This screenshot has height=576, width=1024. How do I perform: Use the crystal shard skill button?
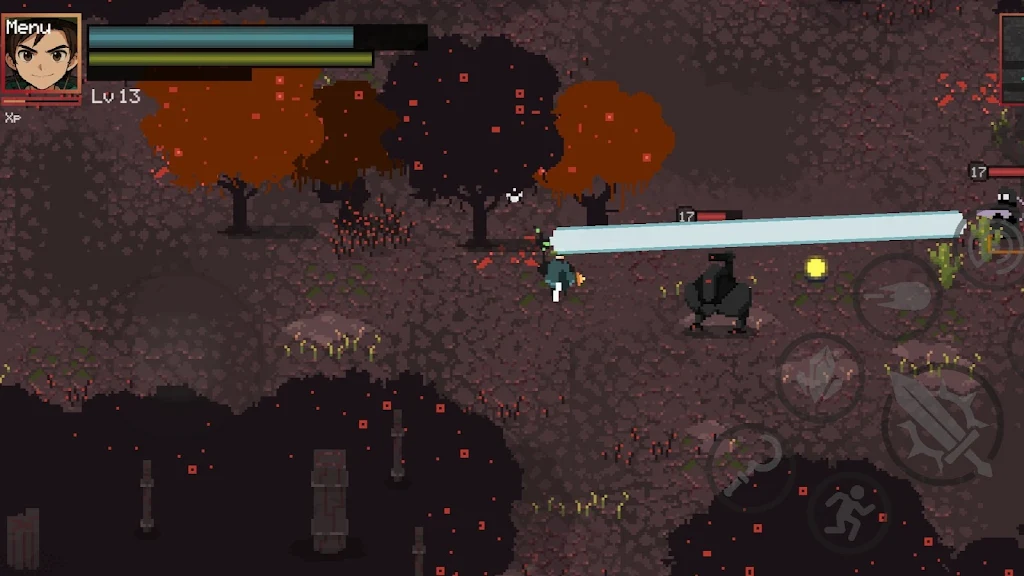click(820, 376)
